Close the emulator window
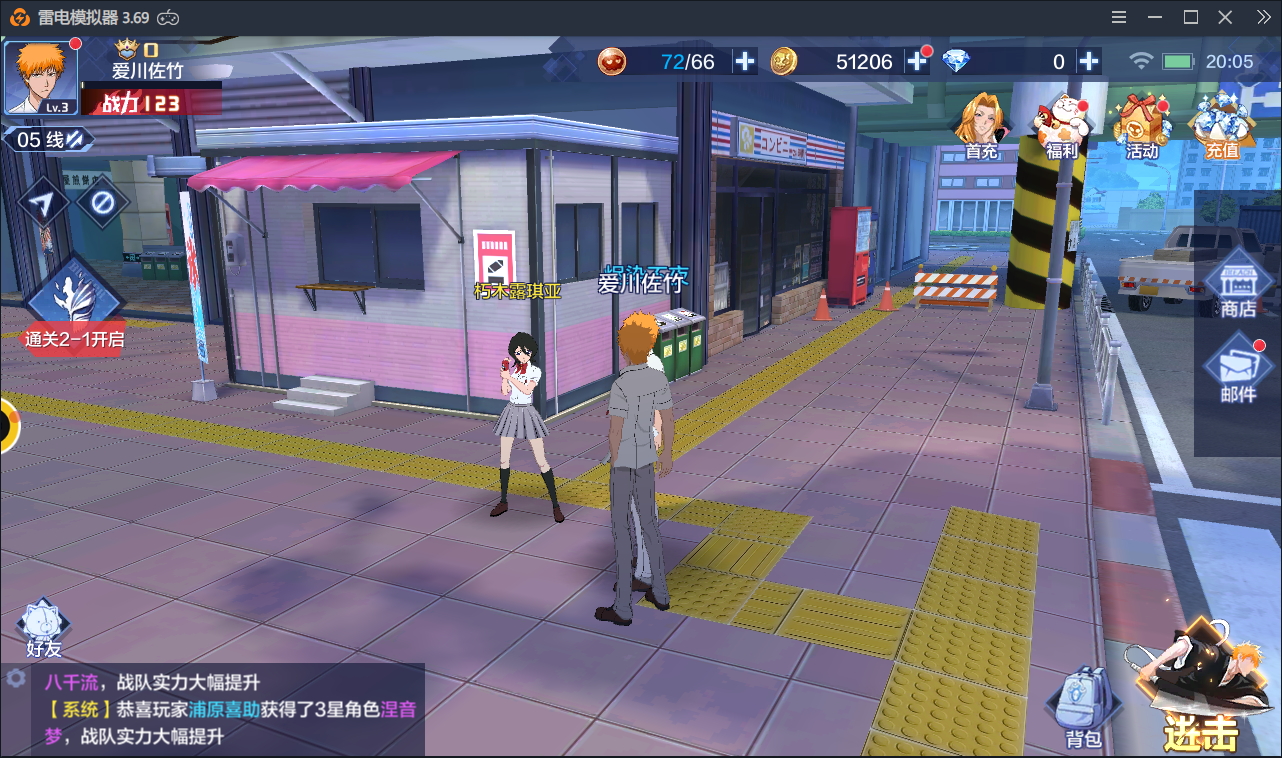The width and height of the screenshot is (1282, 758). point(1225,17)
